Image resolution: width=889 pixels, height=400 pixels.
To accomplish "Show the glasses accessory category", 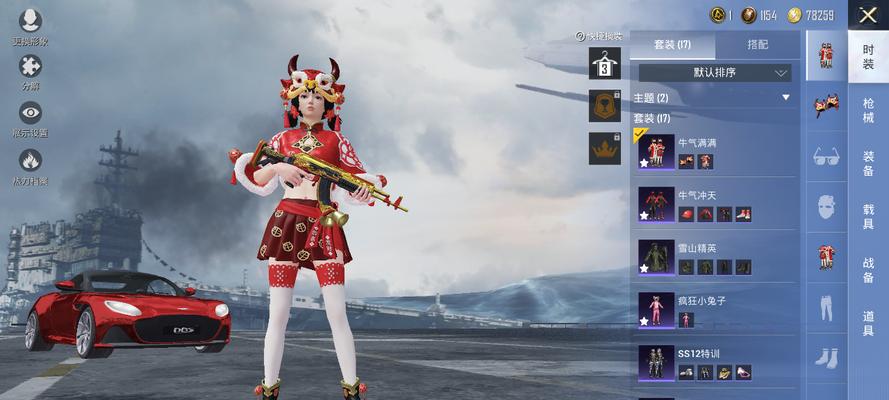I will click(826, 156).
